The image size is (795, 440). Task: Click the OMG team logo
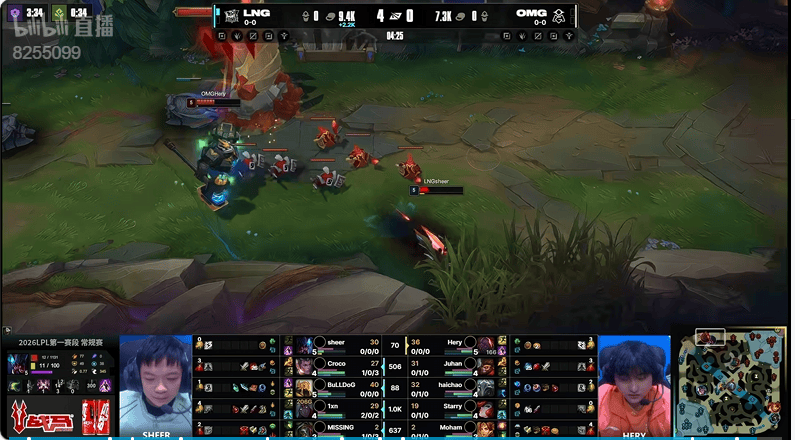tap(559, 16)
